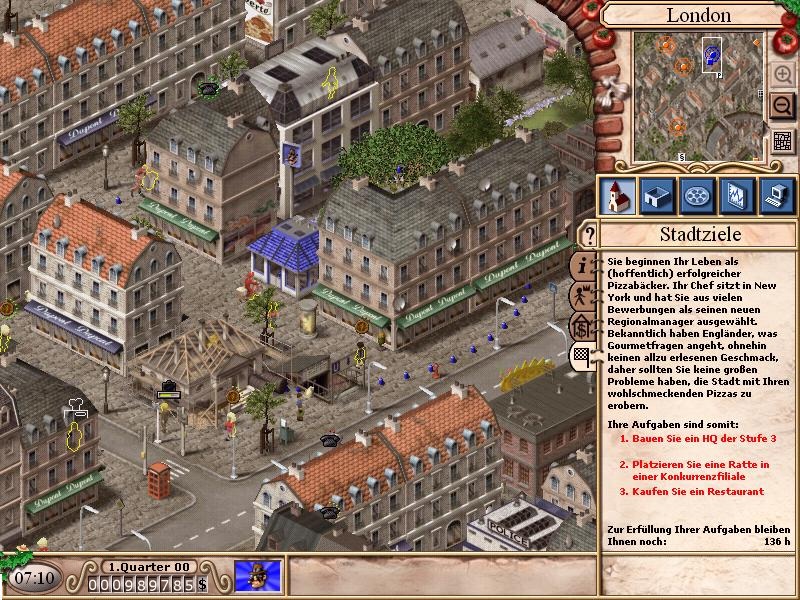Image resolution: width=800 pixels, height=600 pixels.
Task: Click the character portrait in the bottom bar
Action: [x=258, y=576]
